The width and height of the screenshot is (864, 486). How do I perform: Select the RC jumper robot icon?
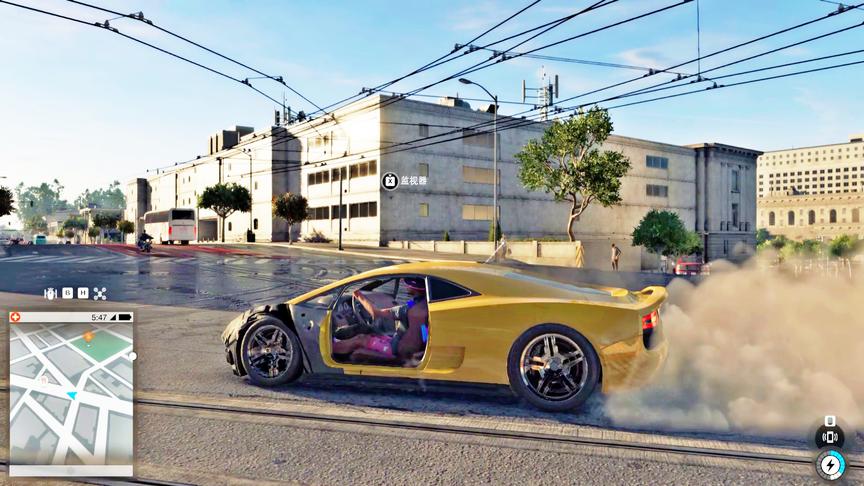50,293
